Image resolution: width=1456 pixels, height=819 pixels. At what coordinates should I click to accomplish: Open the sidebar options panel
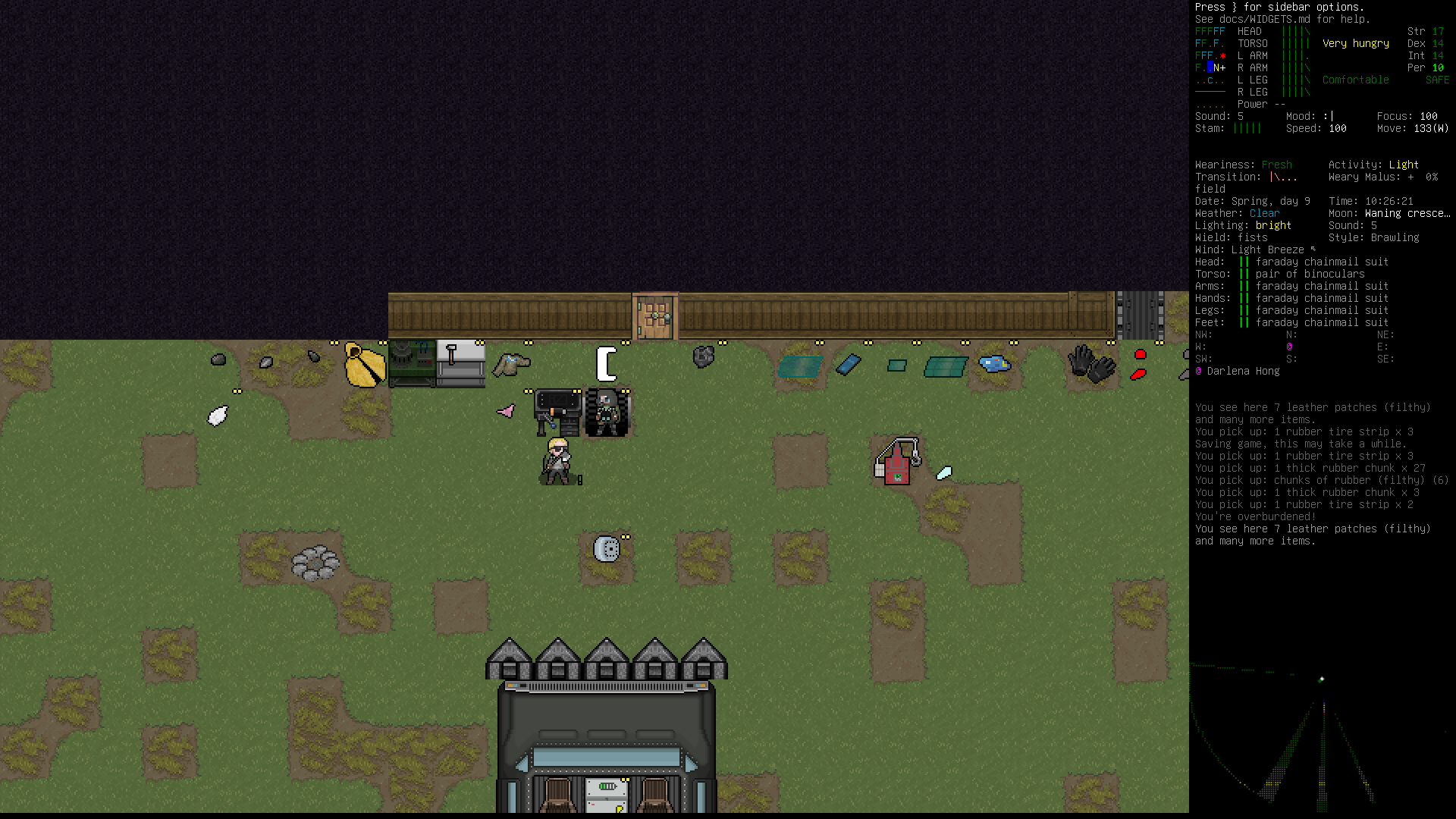click(x=1278, y=7)
